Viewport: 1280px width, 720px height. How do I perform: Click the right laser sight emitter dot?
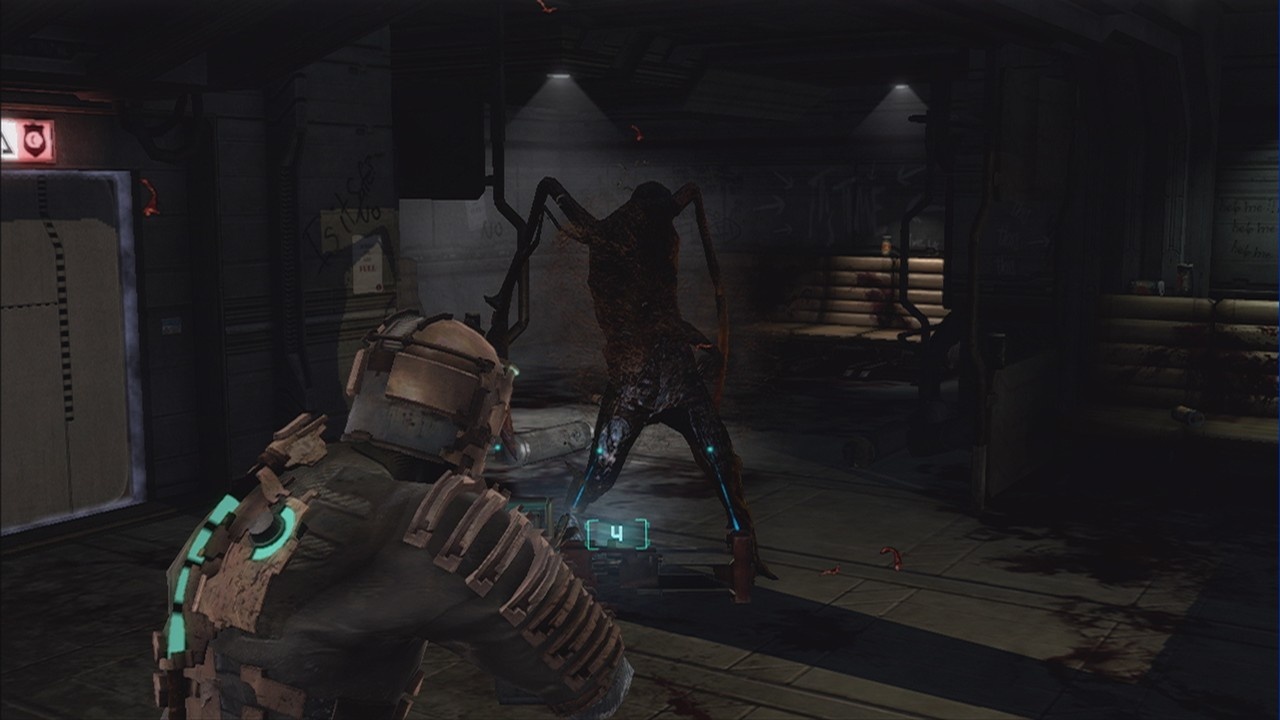(710, 448)
